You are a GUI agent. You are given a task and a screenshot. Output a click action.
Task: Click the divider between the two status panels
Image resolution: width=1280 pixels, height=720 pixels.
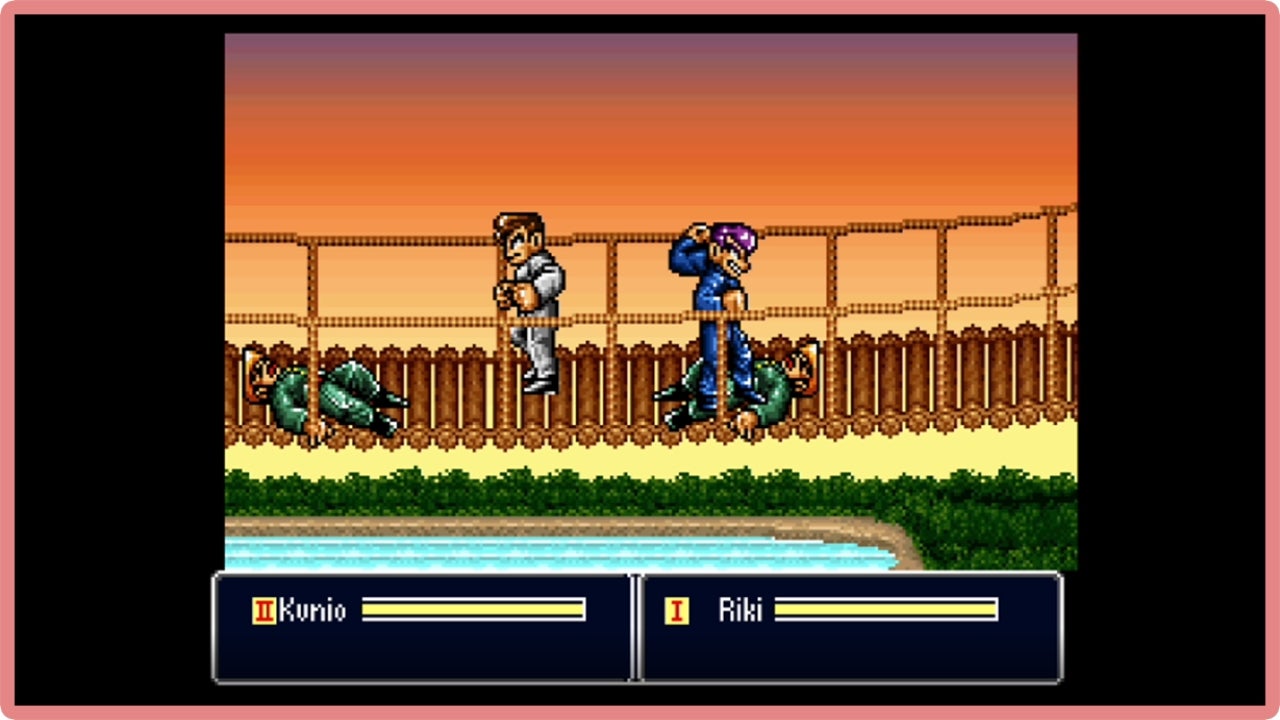pos(637,630)
